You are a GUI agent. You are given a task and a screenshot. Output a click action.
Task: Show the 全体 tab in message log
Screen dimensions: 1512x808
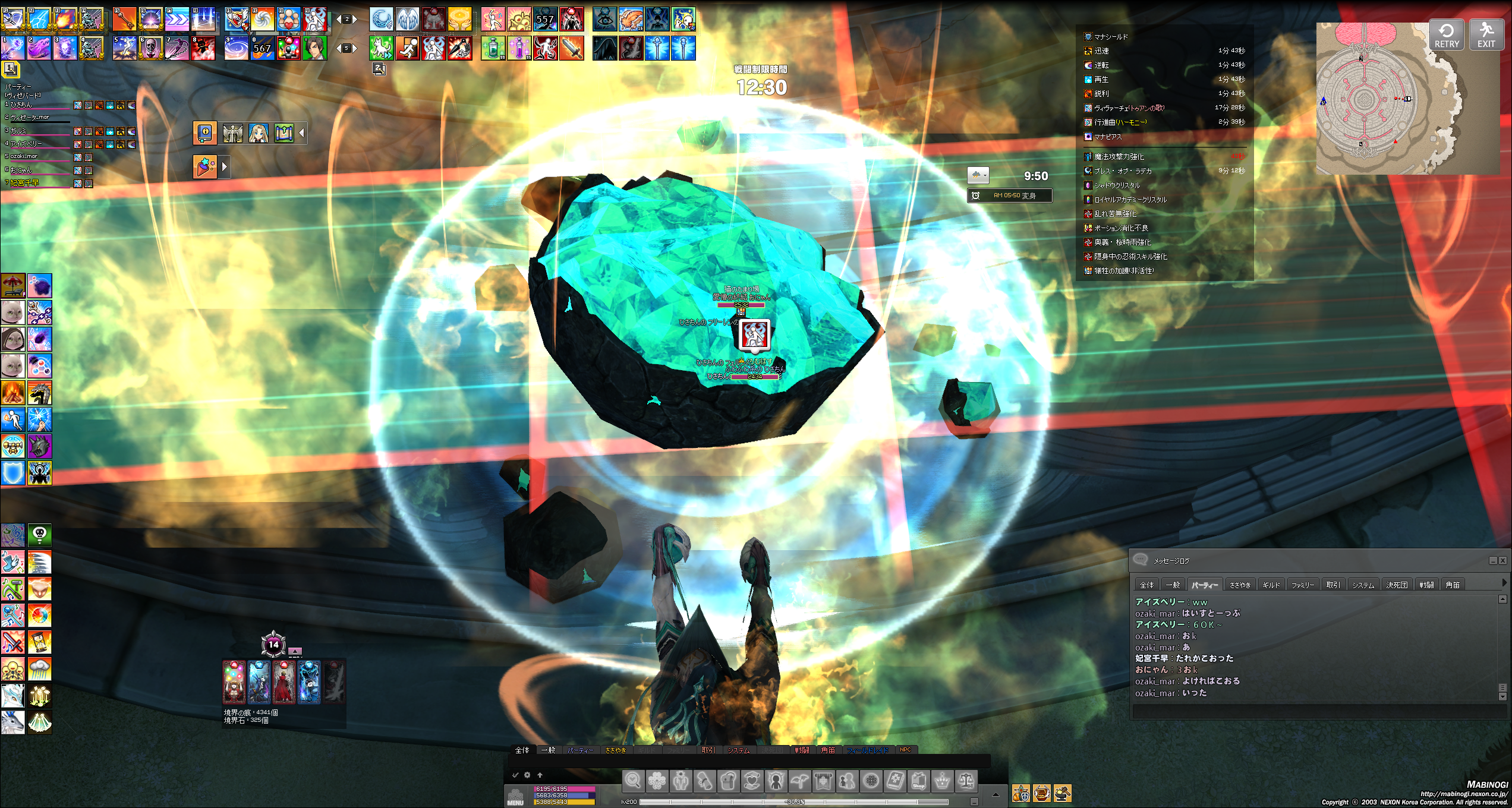pyautogui.click(x=1146, y=585)
